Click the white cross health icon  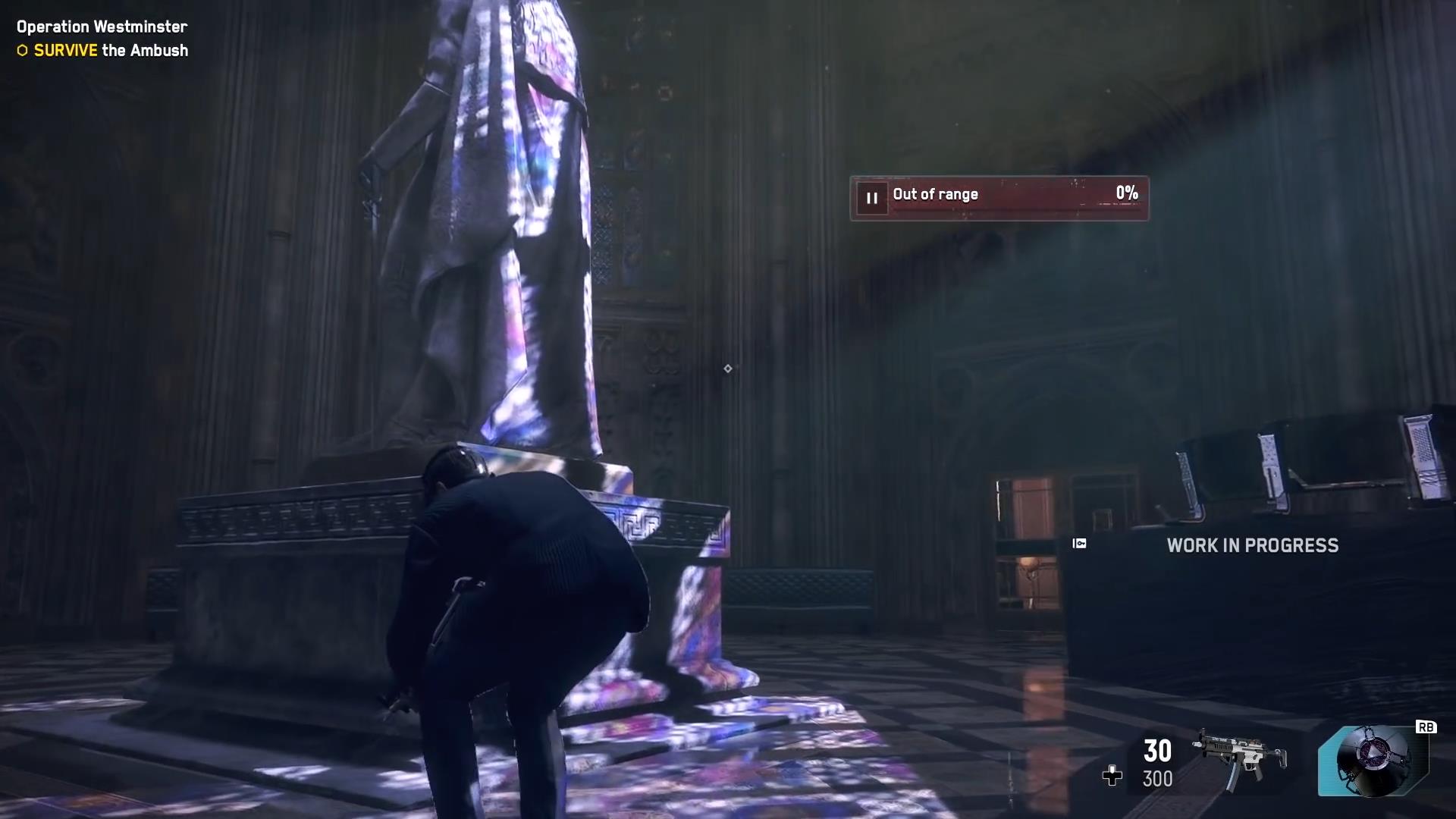pyautogui.click(x=1112, y=775)
